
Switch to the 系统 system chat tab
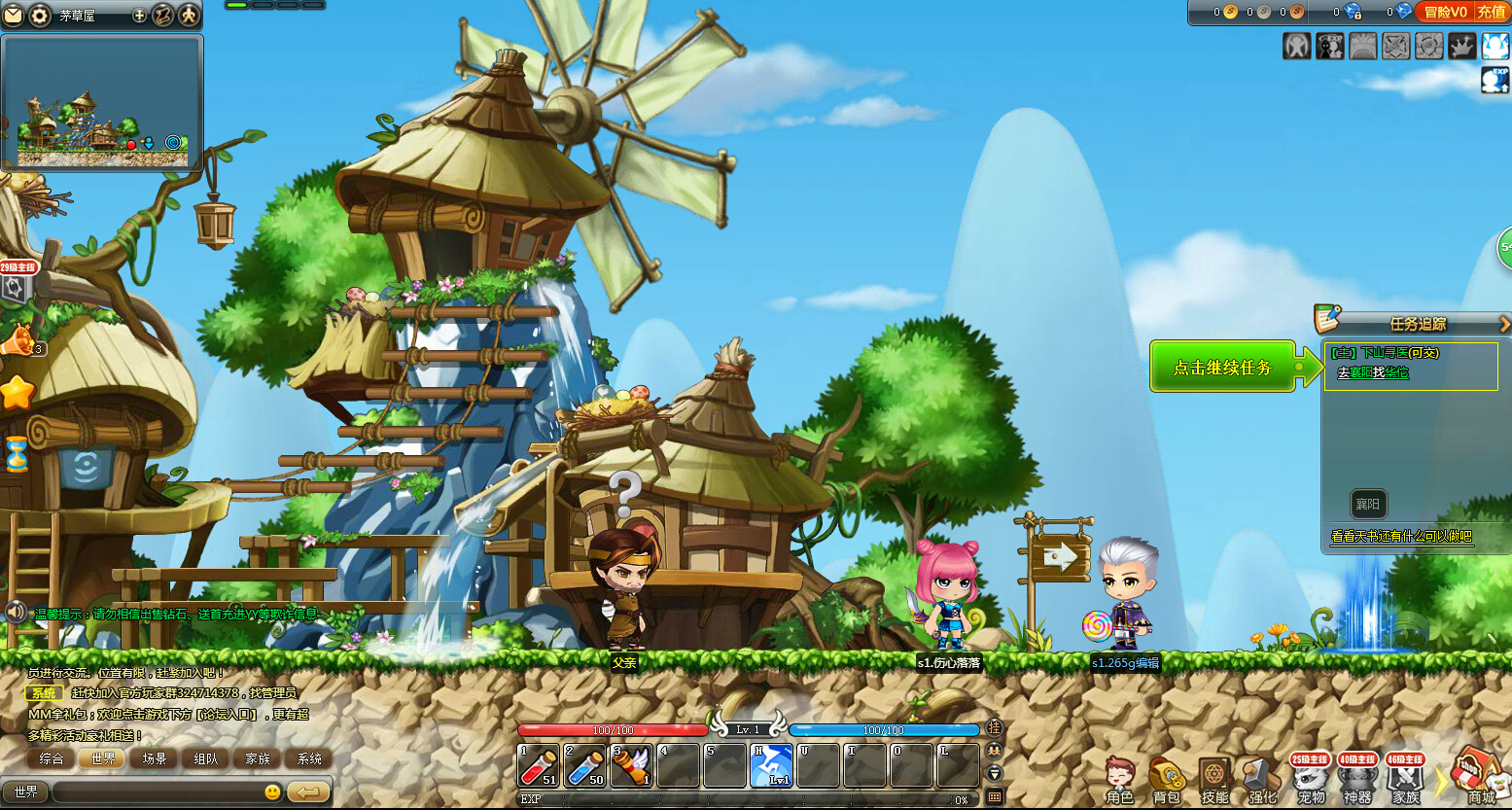(309, 758)
